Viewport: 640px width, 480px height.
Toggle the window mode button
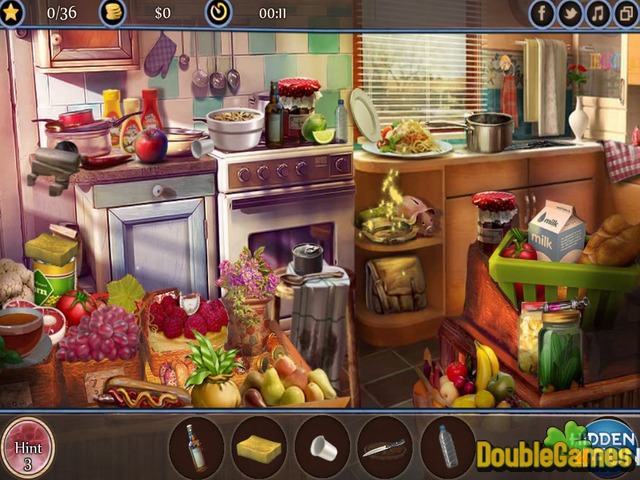click(x=625, y=13)
